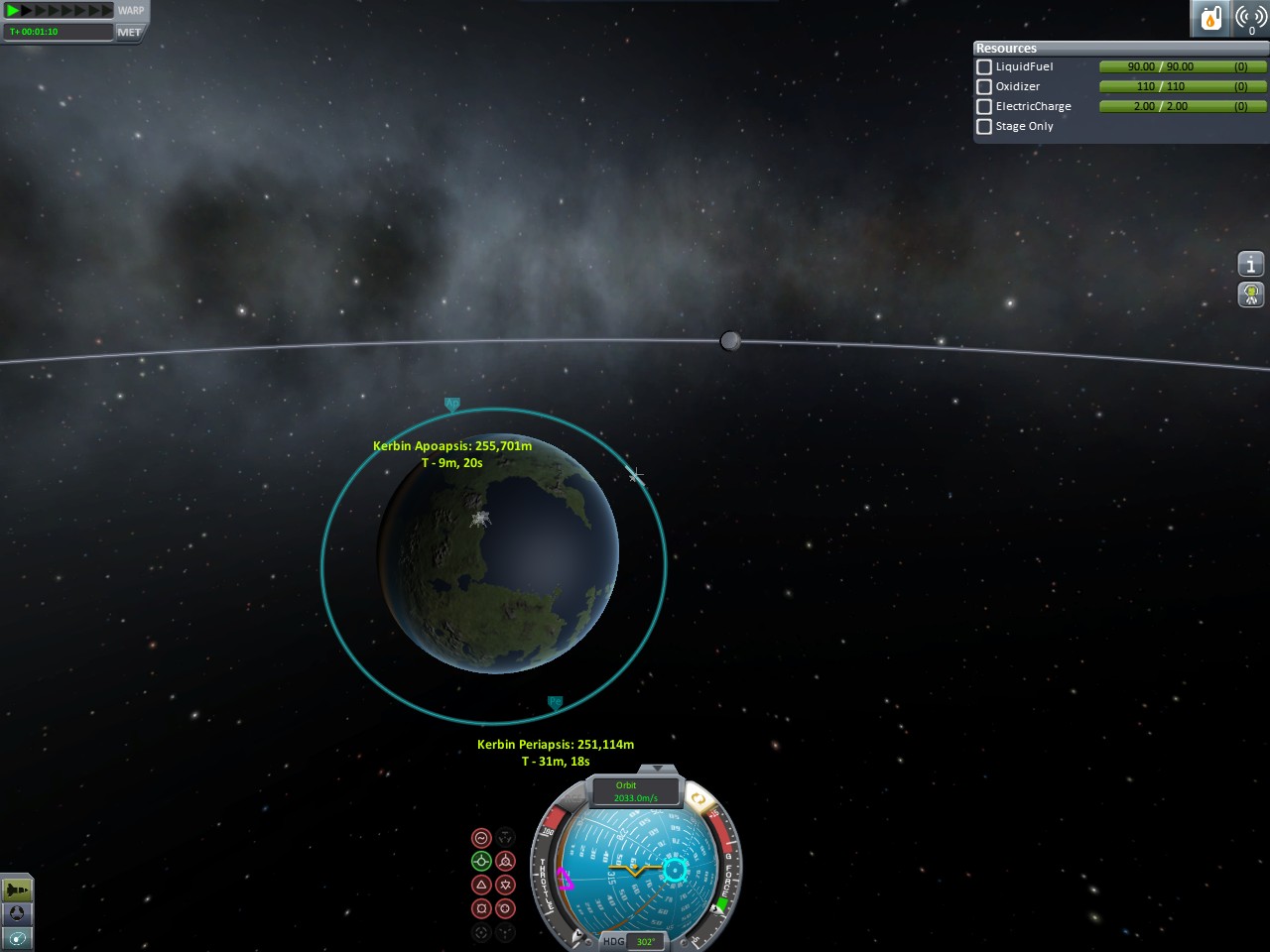Select the stability assist SAS mode icon

point(481,838)
